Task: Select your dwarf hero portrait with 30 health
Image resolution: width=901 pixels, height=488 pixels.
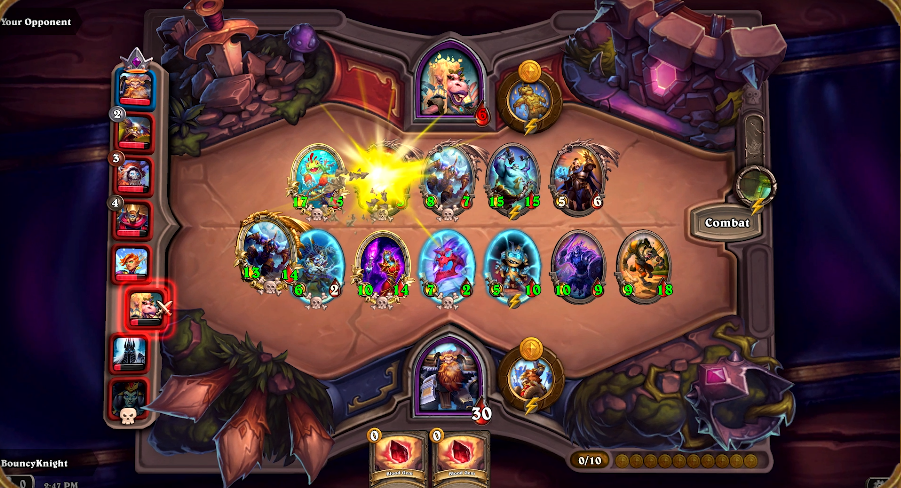Action: tap(452, 373)
